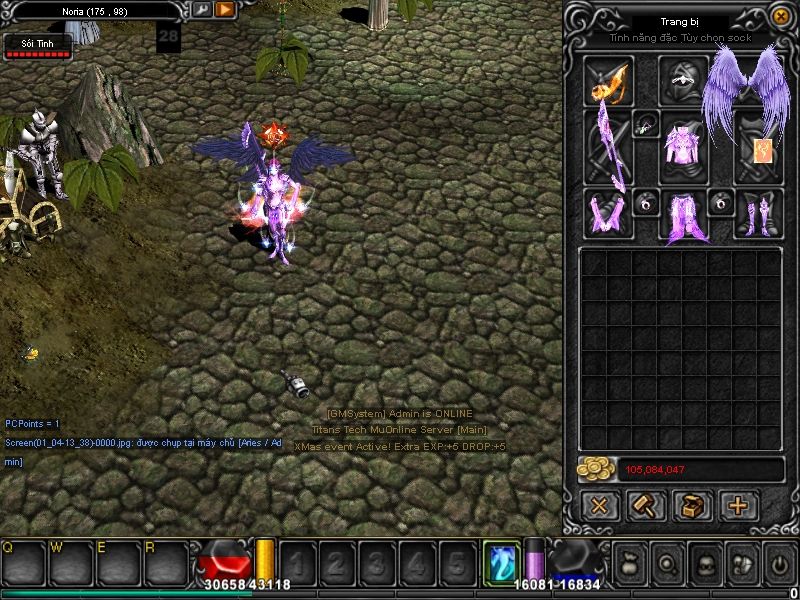The height and width of the screenshot is (600, 800).
Task: Open the wrench settings button by the map name
Action: coord(202,10)
